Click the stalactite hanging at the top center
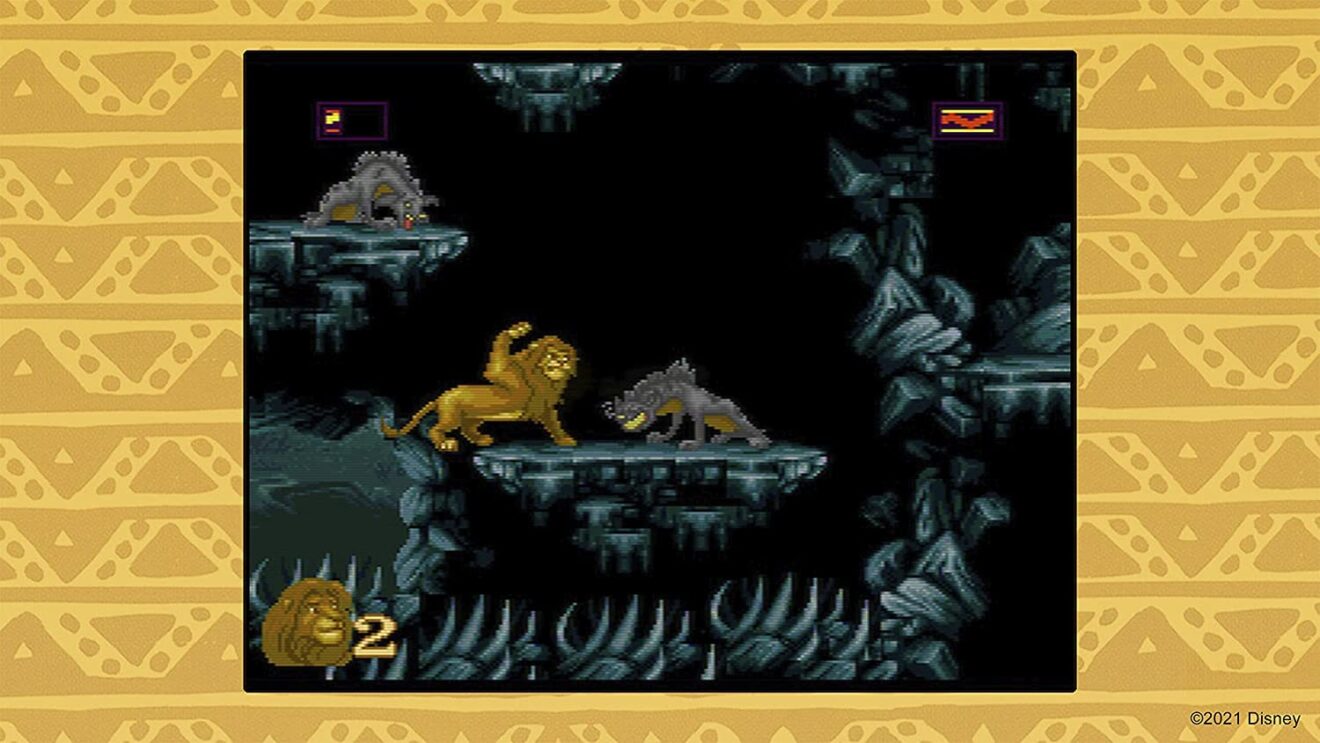Screen dimensions: 1320x743 (x=545, y=90)
